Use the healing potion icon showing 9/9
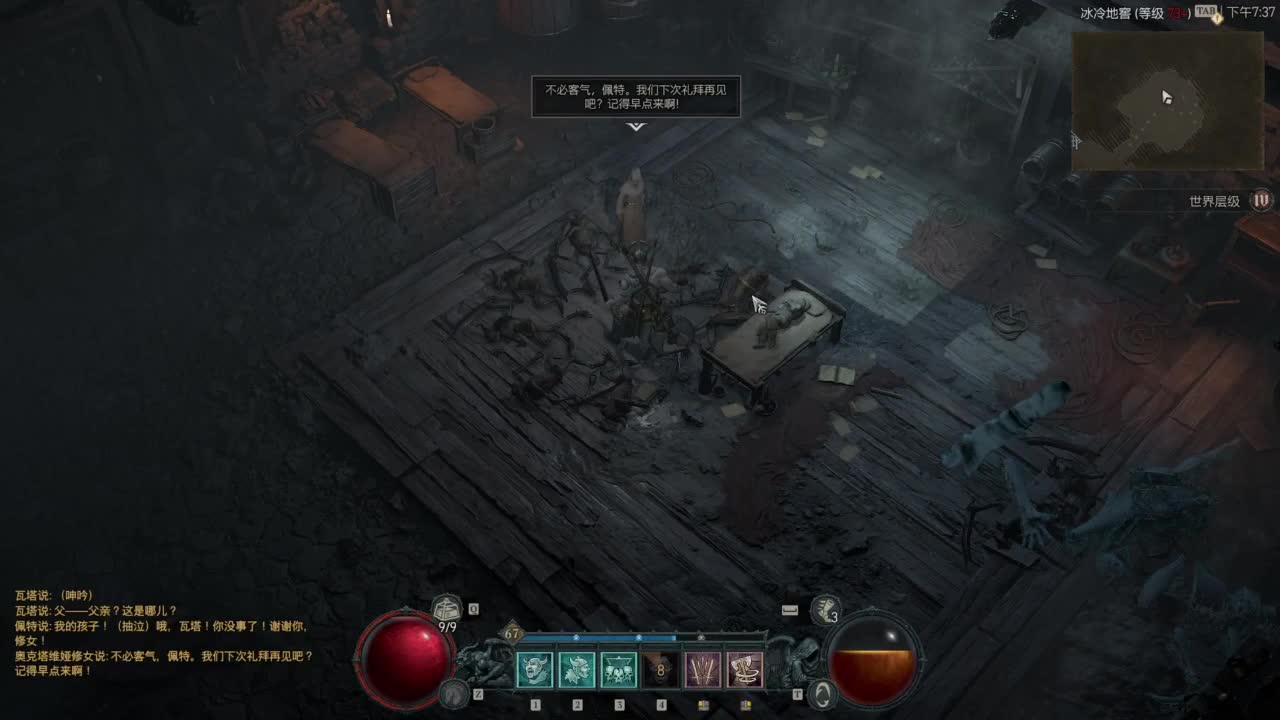This screenshot has width=1280, height=720. pyautogui.click(x=446, y=608)
